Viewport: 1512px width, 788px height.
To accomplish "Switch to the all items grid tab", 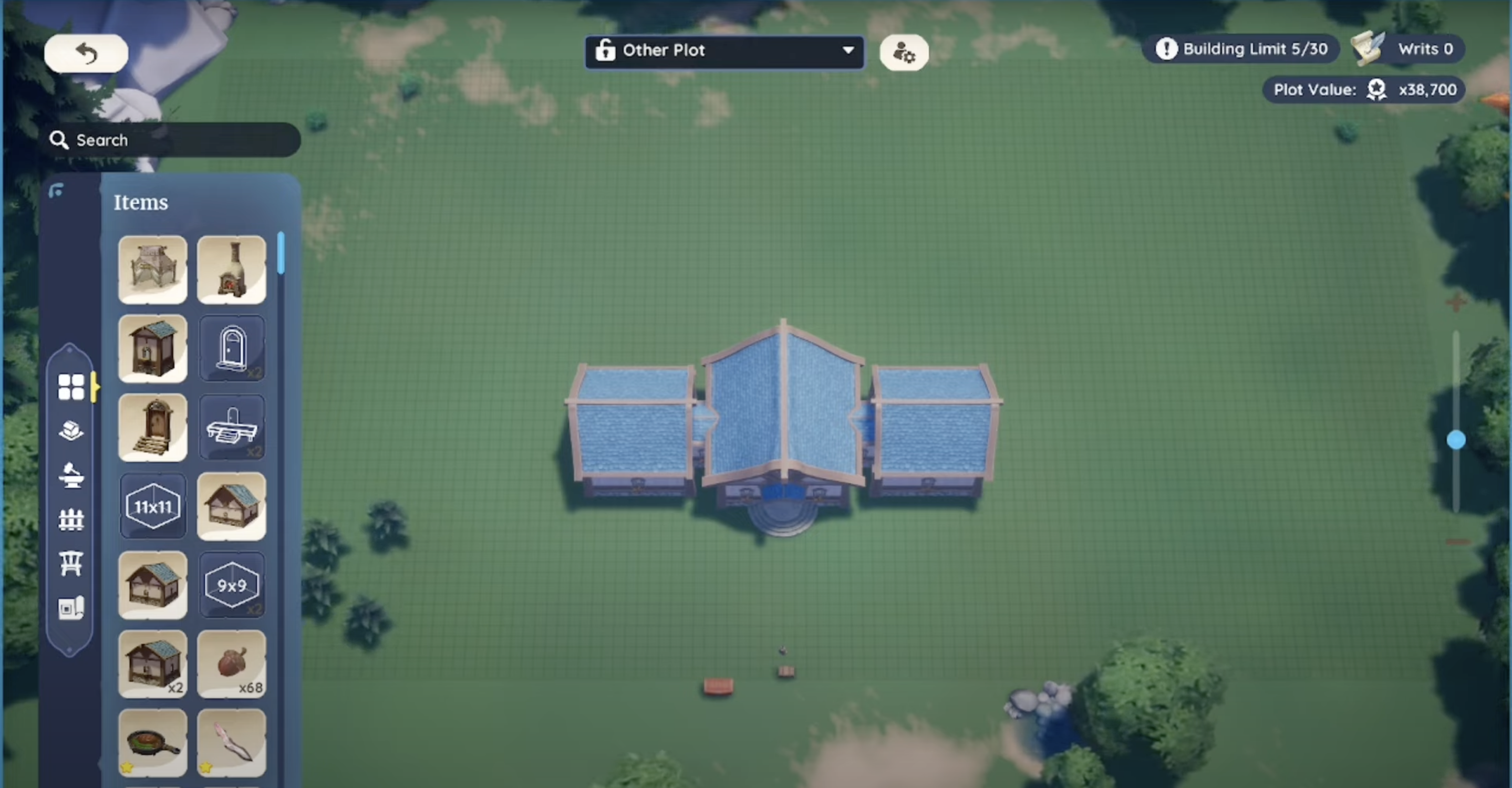I will point(71,387).
